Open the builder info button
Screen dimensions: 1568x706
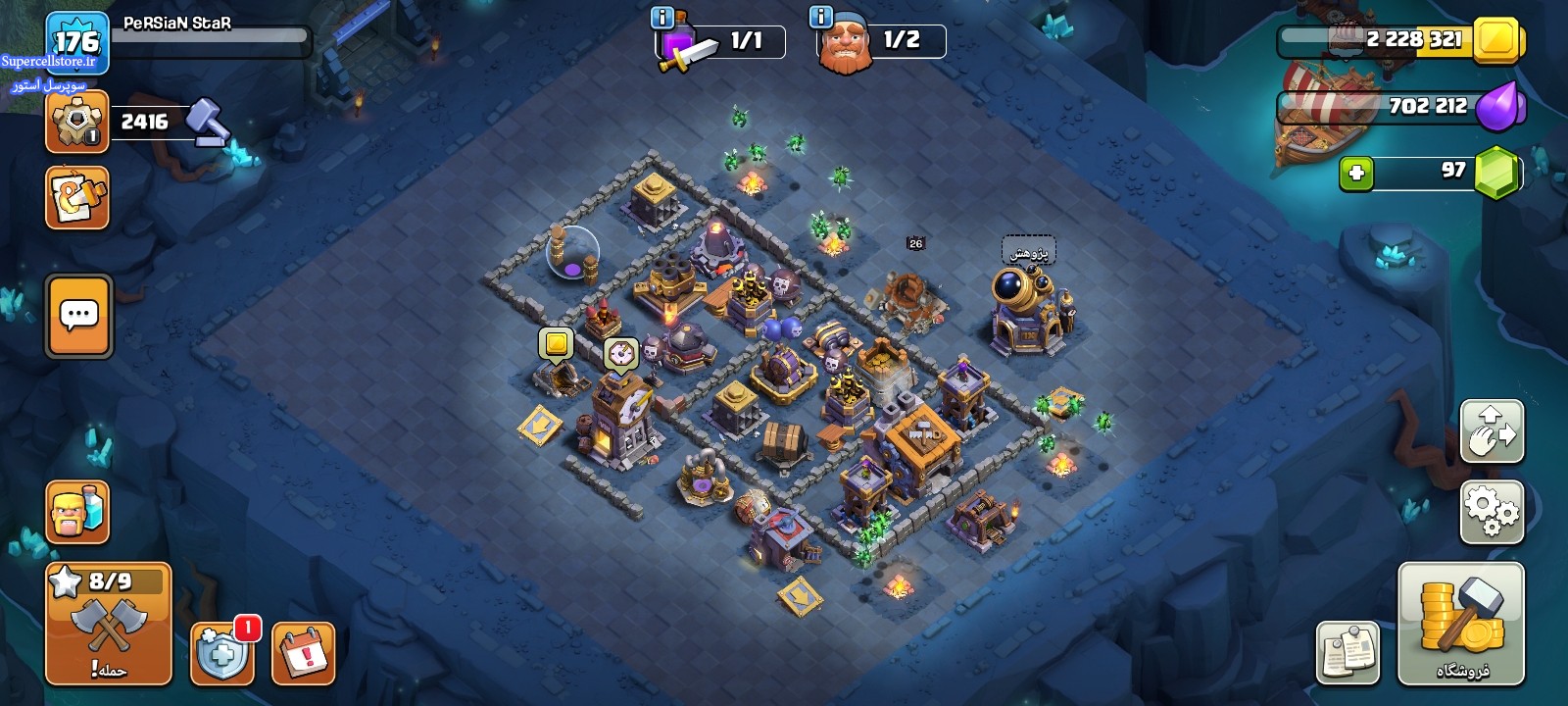click(x=821, y=17)
